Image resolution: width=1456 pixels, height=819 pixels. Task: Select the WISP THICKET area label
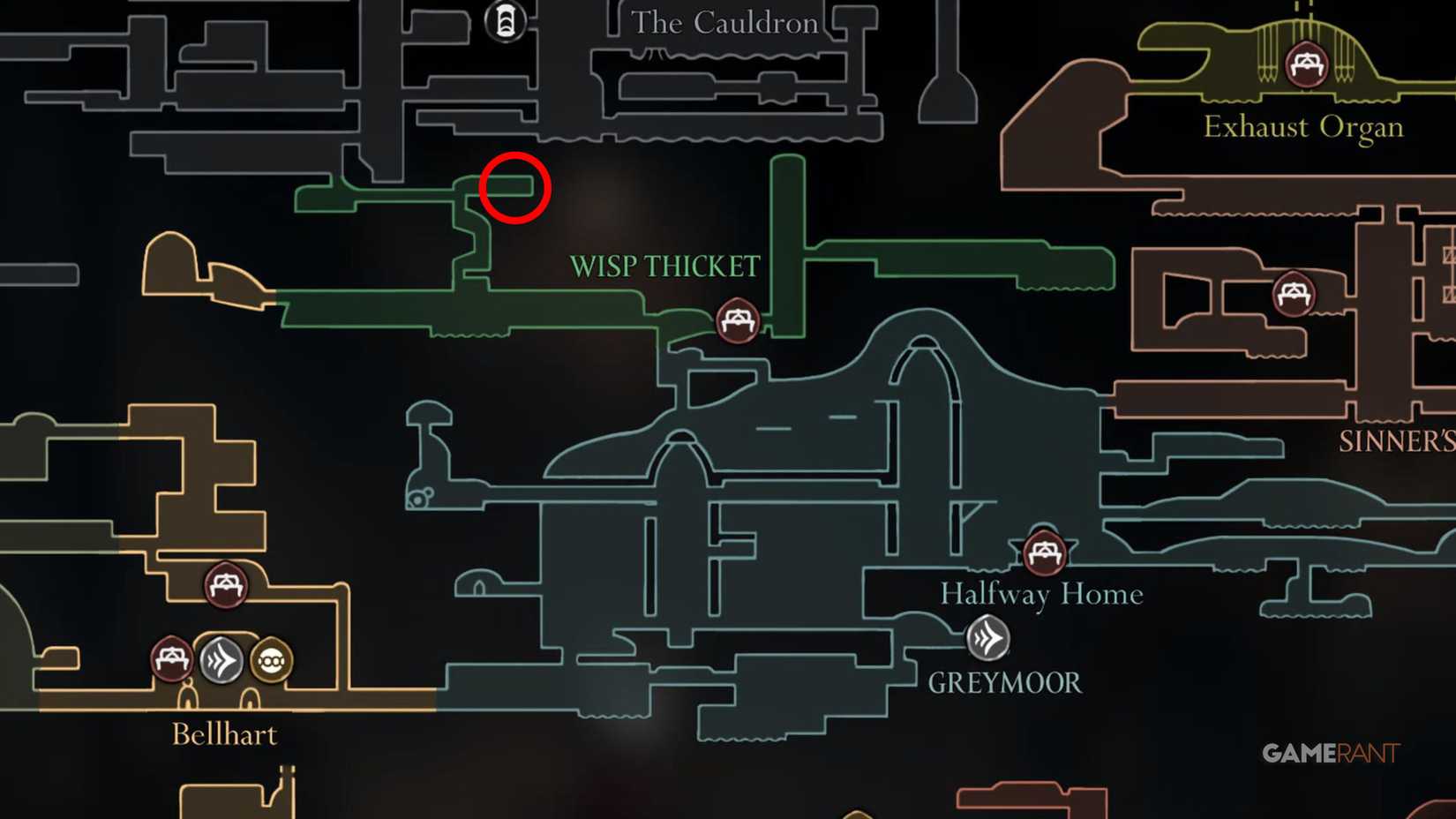pyautogui.click(x=666, y=265)
